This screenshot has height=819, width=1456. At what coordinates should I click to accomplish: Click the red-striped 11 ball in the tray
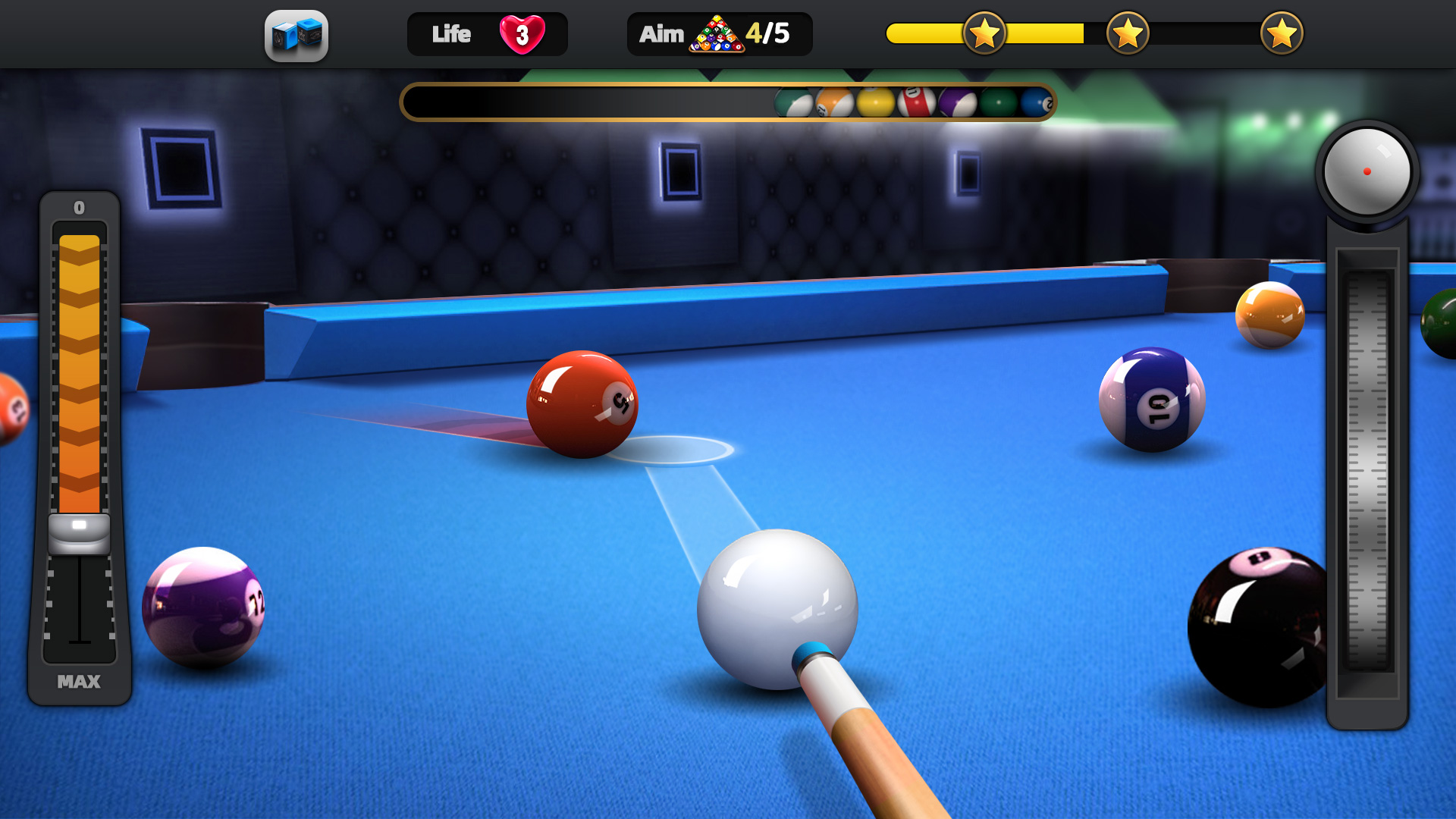point(917,103)
